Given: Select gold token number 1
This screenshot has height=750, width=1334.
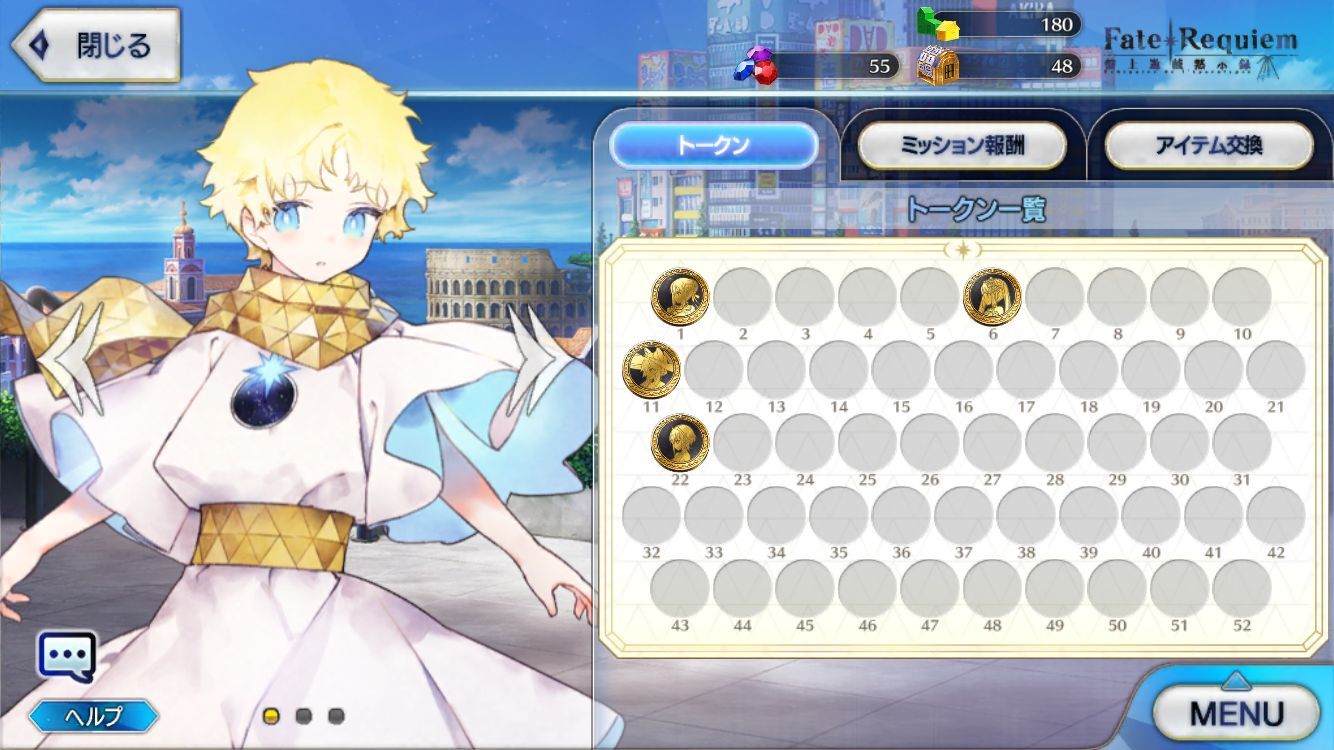Looking at the screenshot, I should tap(680, 297).
